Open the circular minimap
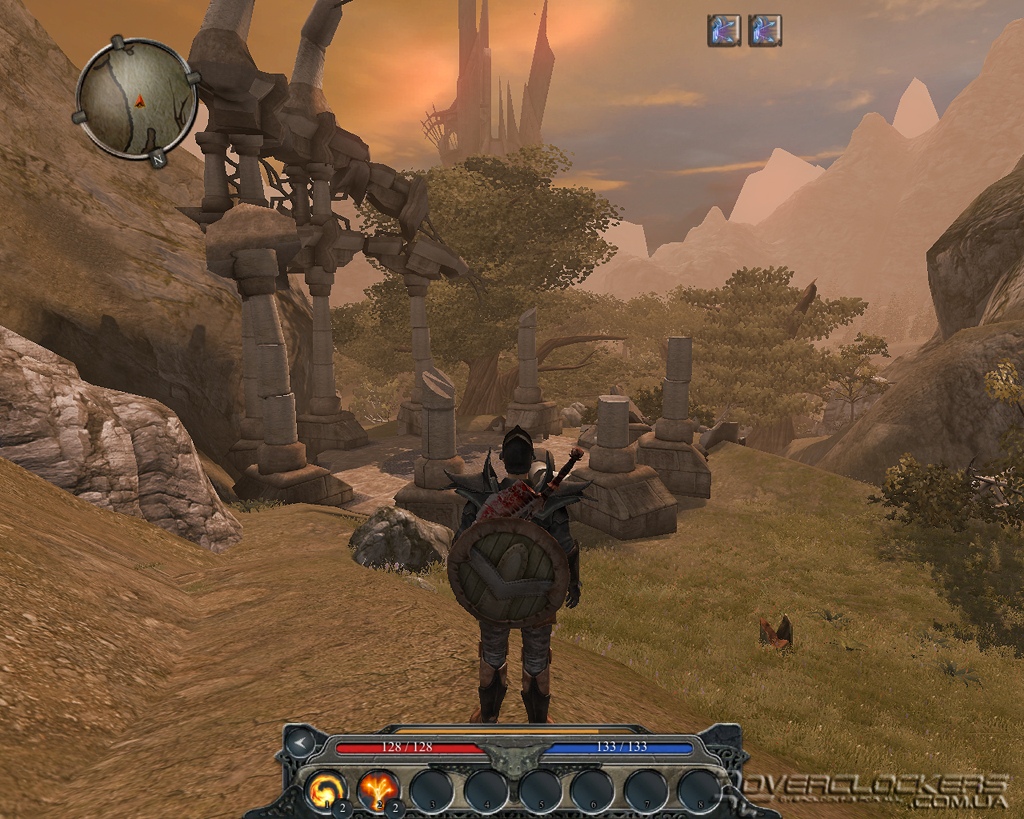Image resolution: width=1024 pixels, height=819 pixels. point(137,97)
